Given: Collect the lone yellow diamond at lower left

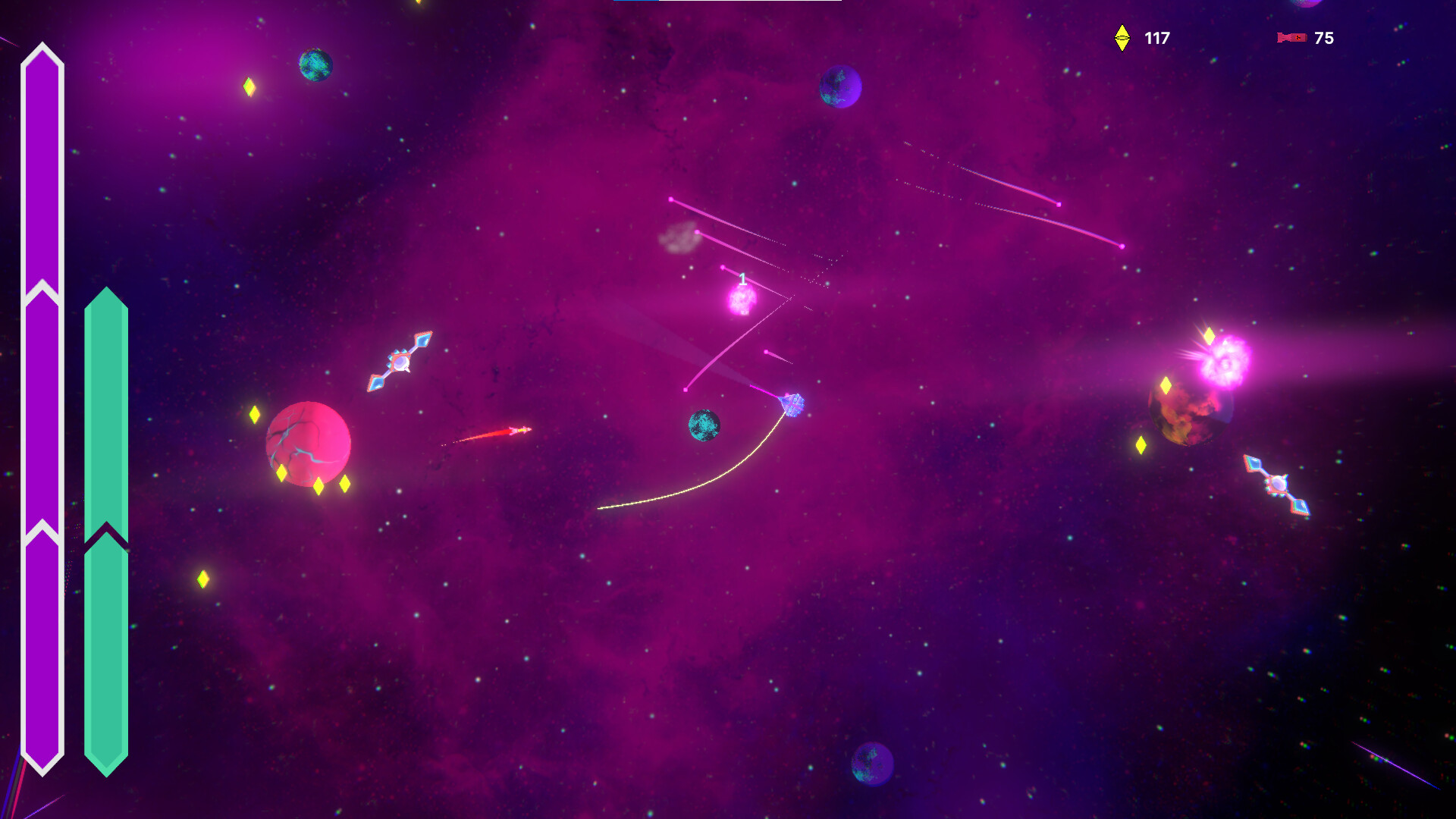Looking at the screenshot, I should [x=202, y=579].
